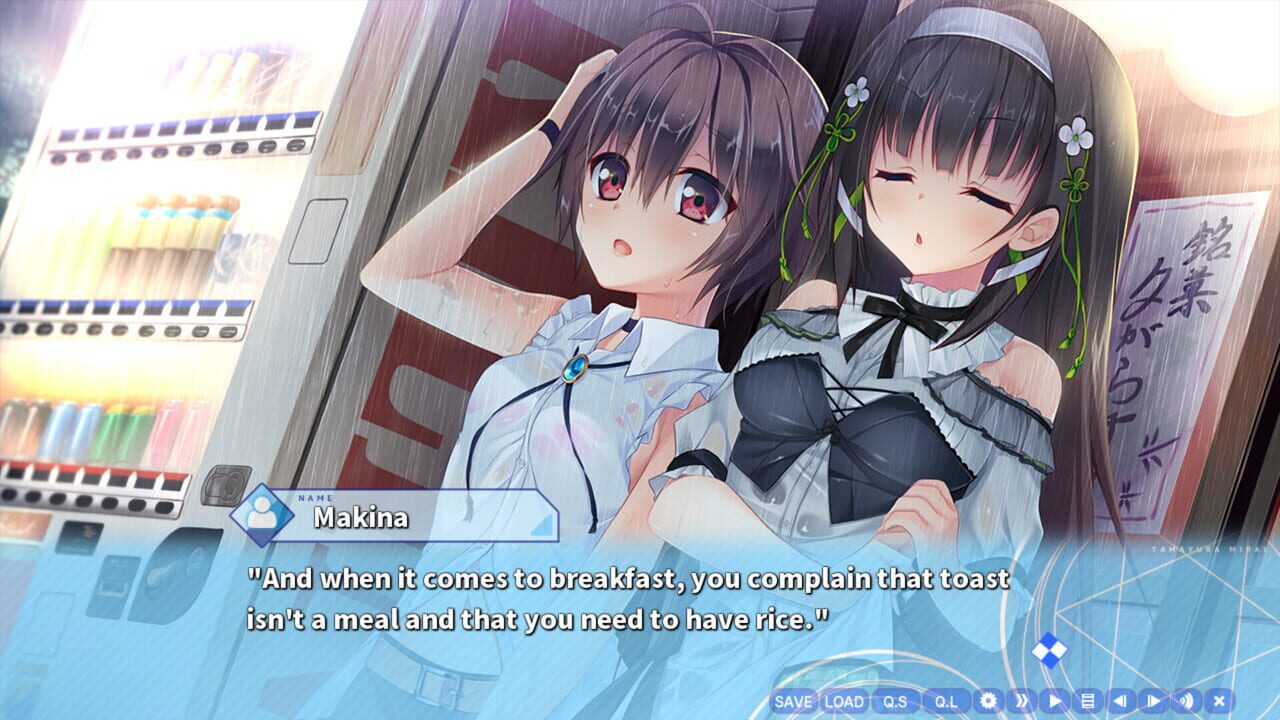This screenshot has height=720, width=1280.
Task: Hide the text window with the X icon
Action: pyautogui.click(x=1221, y=704)
